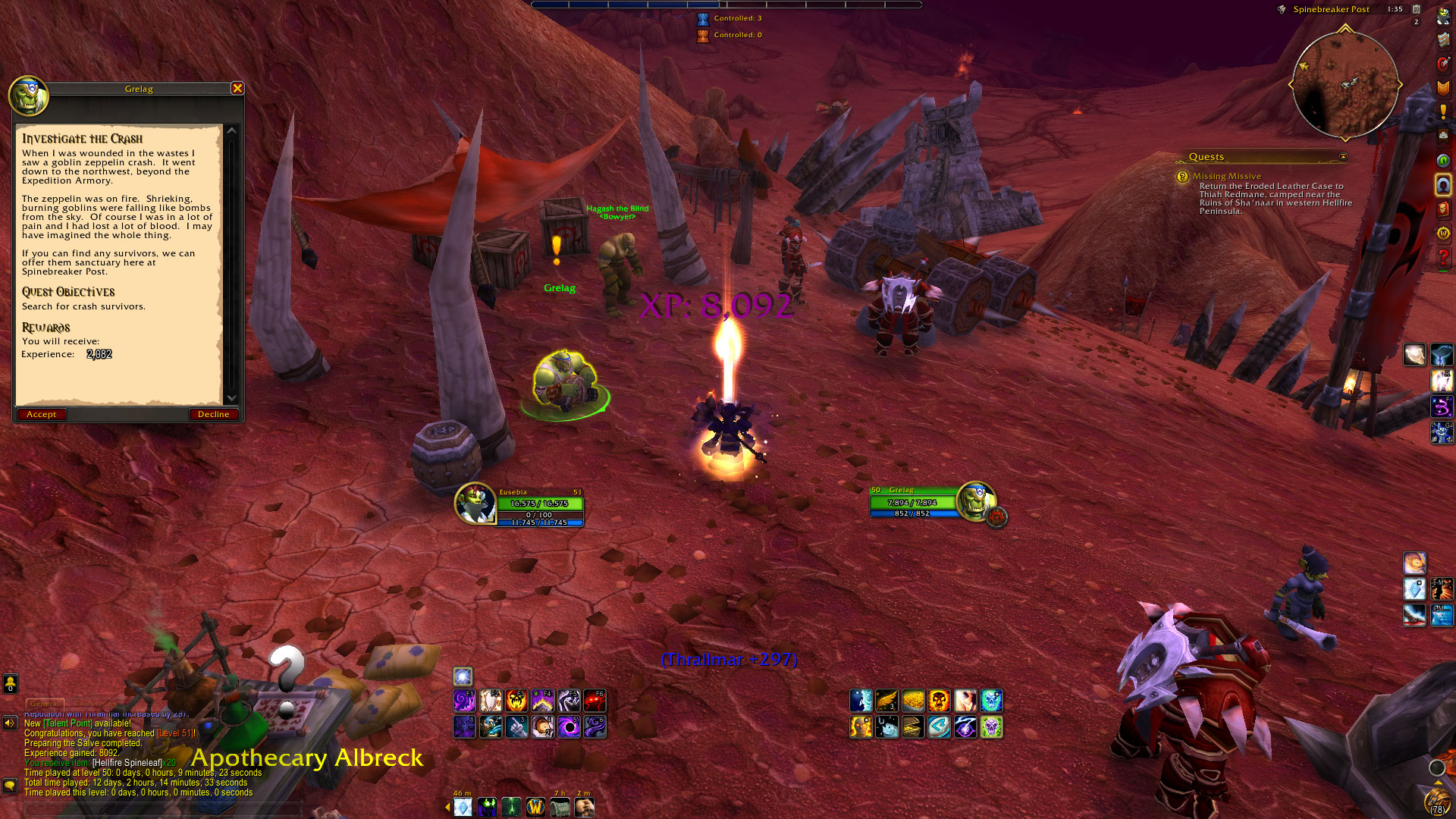Image resolution: width=1456 pixels, height=819 pixels.
Task: Open the red question mark help button
Action: click(x=1443, y=259)
